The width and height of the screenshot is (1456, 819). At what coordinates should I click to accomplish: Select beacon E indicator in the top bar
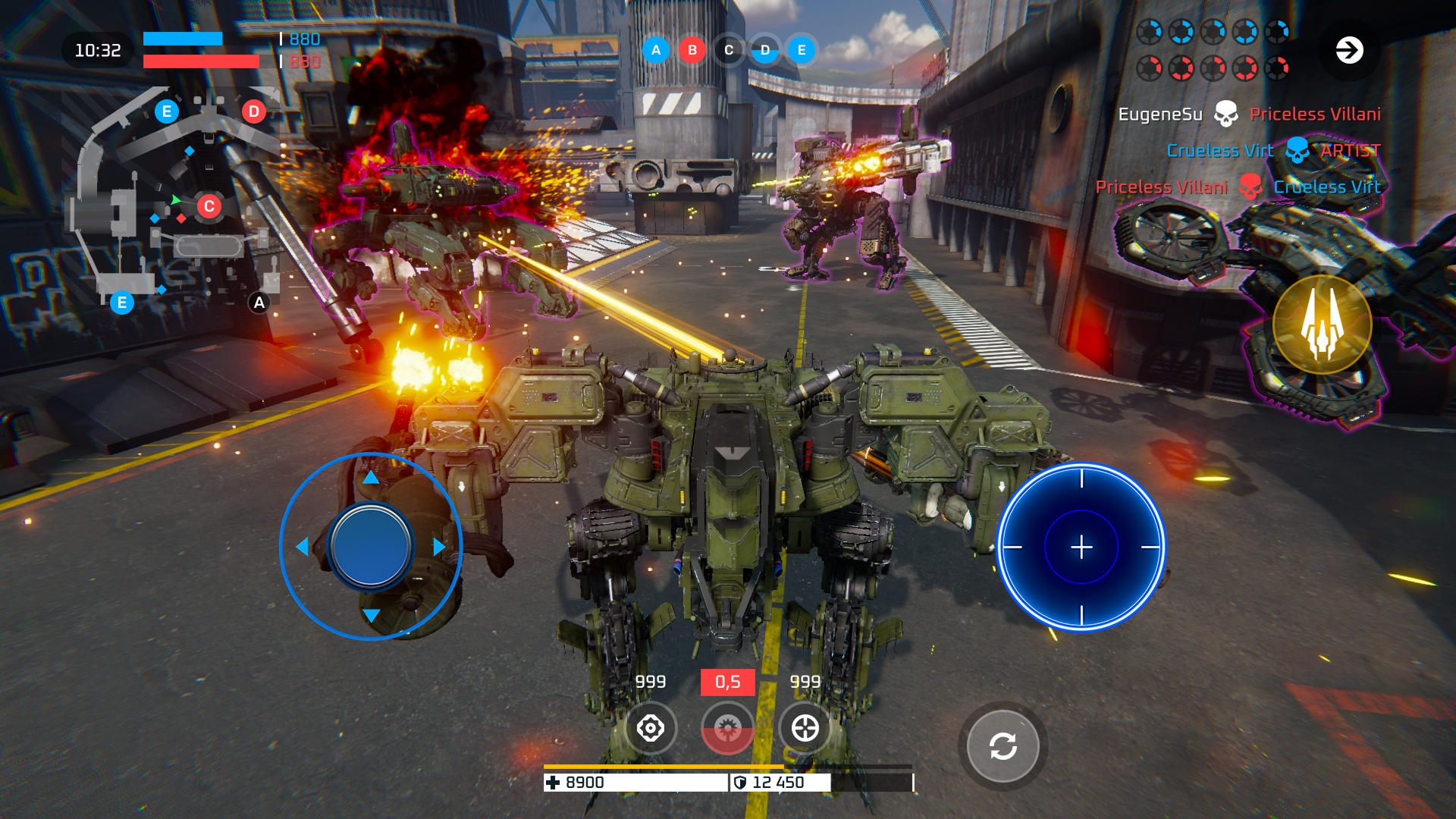(800, 51)
